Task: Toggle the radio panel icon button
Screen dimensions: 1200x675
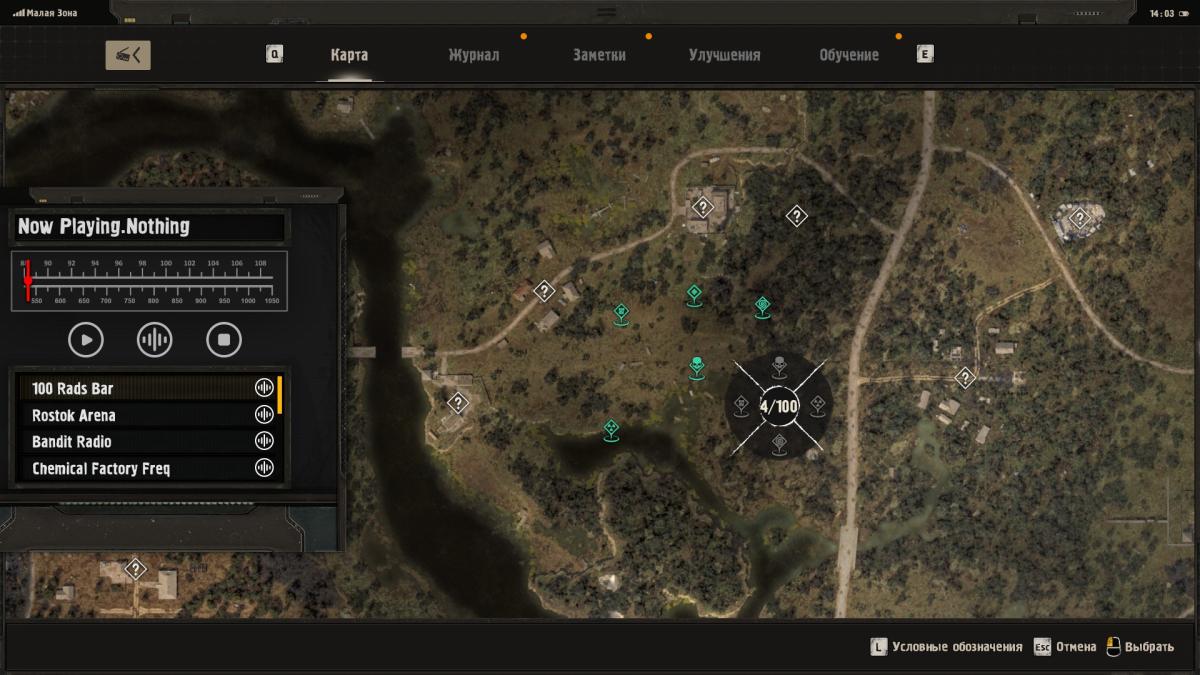Action: tap(128, 55)
